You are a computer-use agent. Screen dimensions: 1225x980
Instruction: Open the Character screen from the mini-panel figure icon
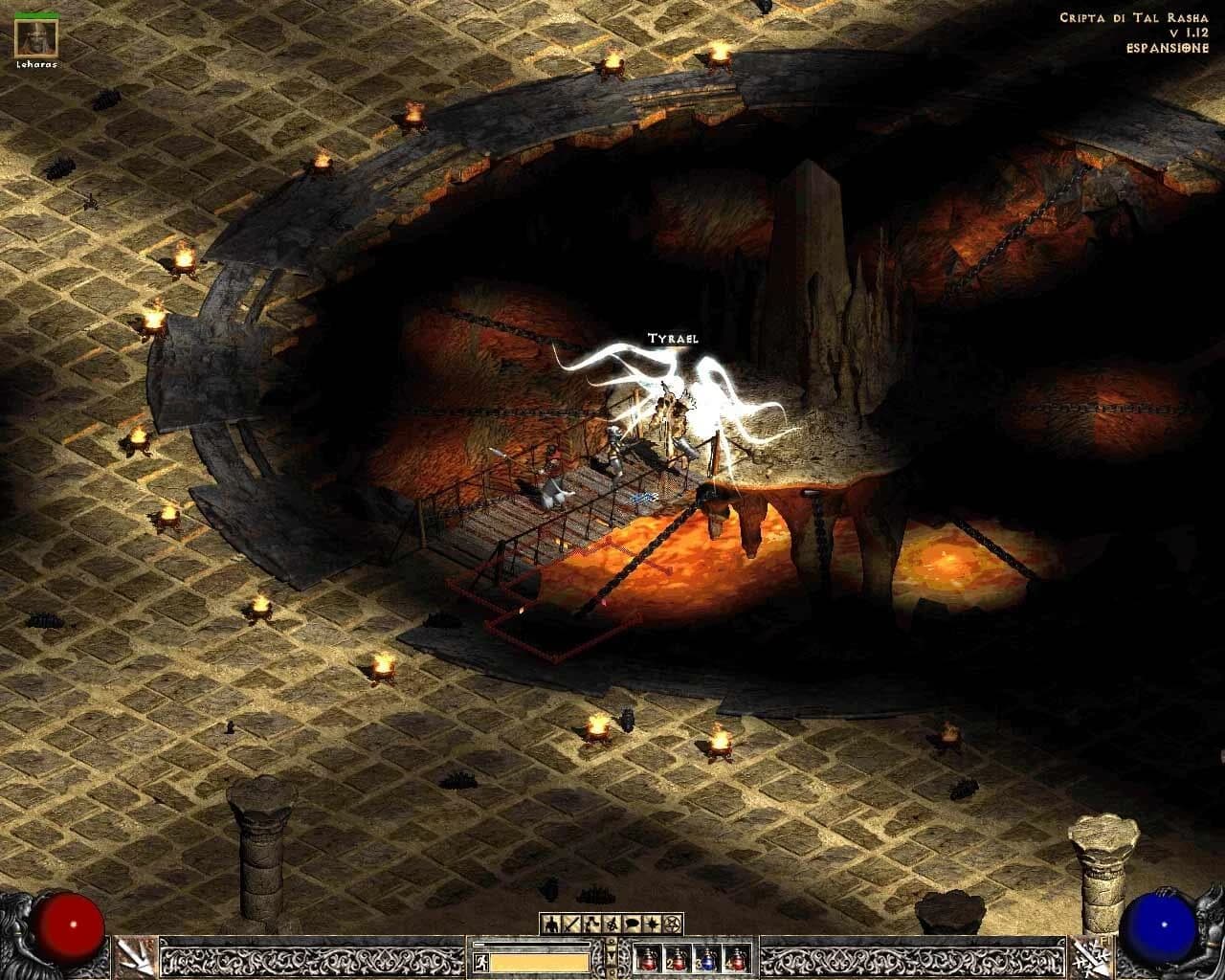[552, 924]
